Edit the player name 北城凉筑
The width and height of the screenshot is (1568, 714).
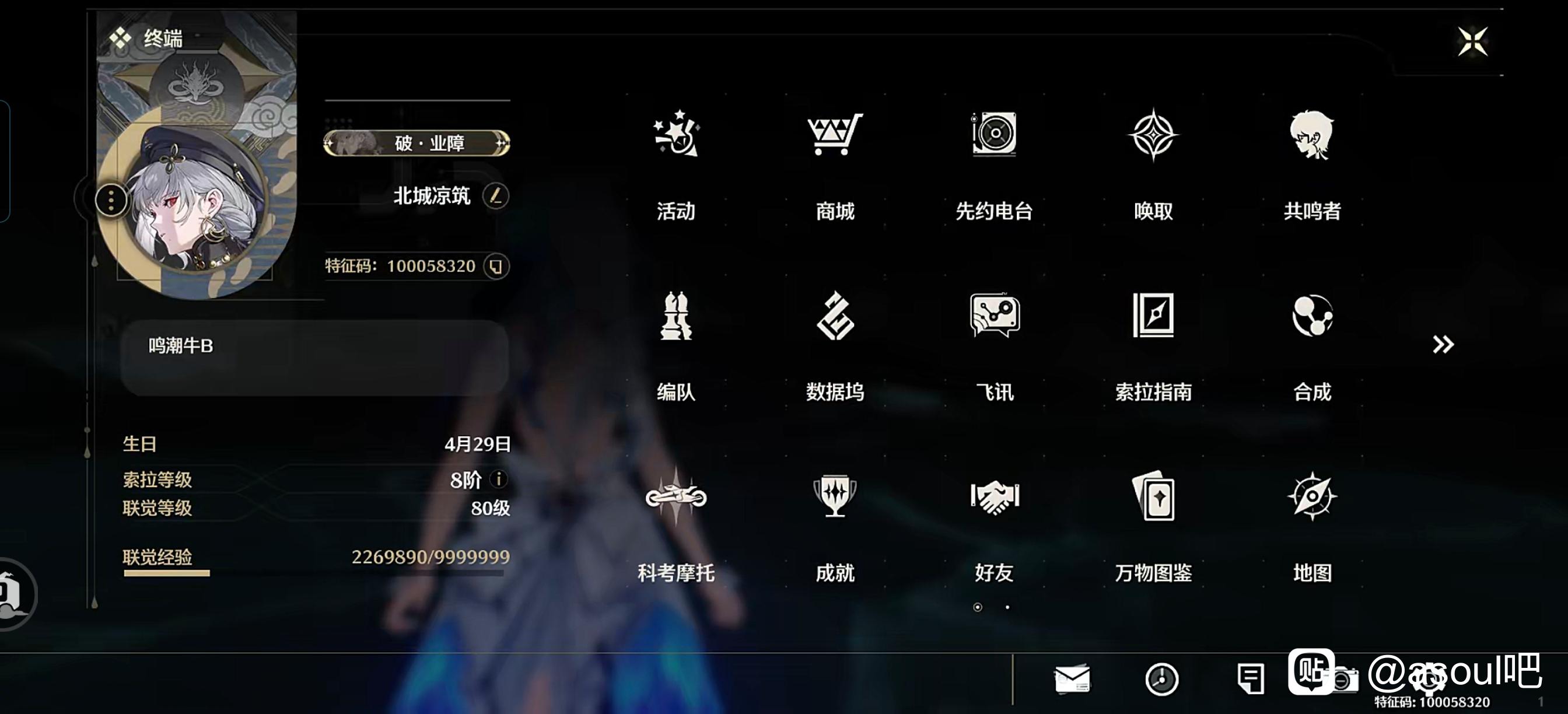pos(495,196)
